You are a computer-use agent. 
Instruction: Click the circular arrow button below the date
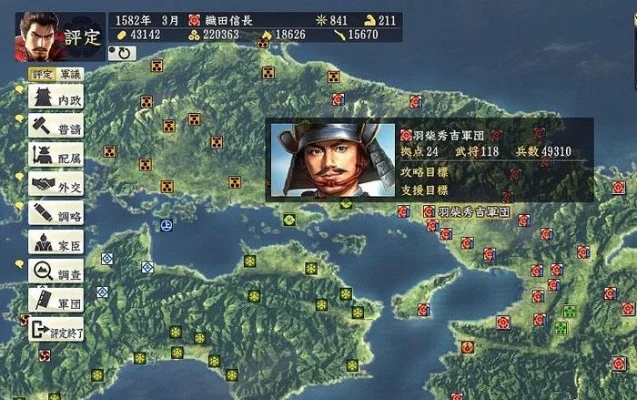(x=125, y=52)
